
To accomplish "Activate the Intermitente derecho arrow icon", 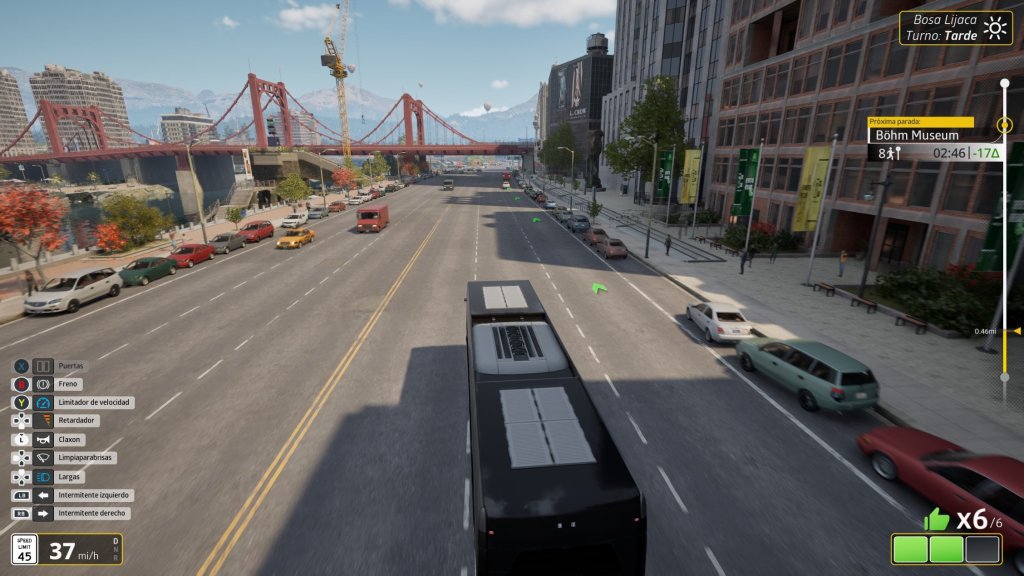I will point(43,513).
